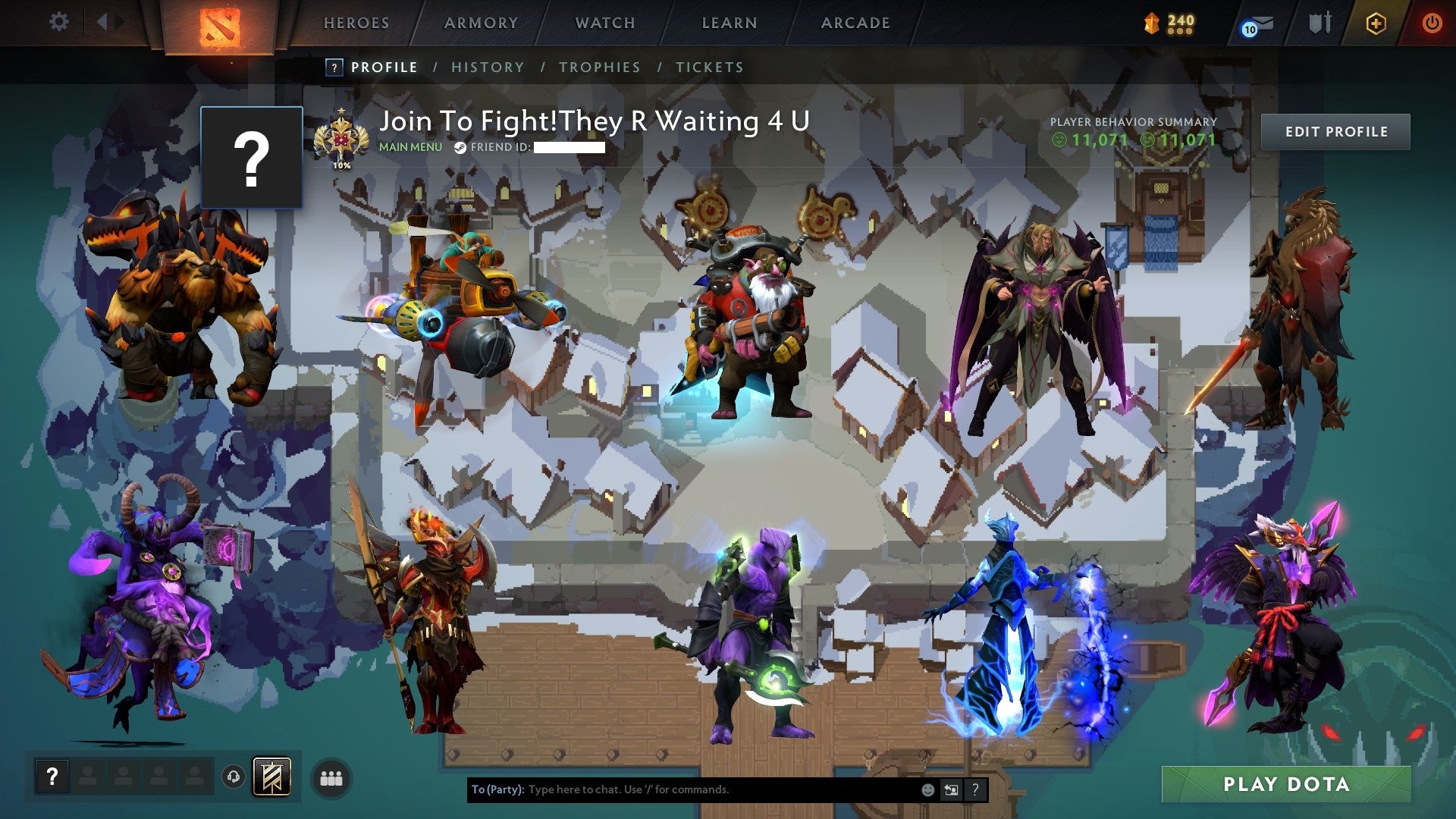Open the TROPHIES tab

[600, 67]
